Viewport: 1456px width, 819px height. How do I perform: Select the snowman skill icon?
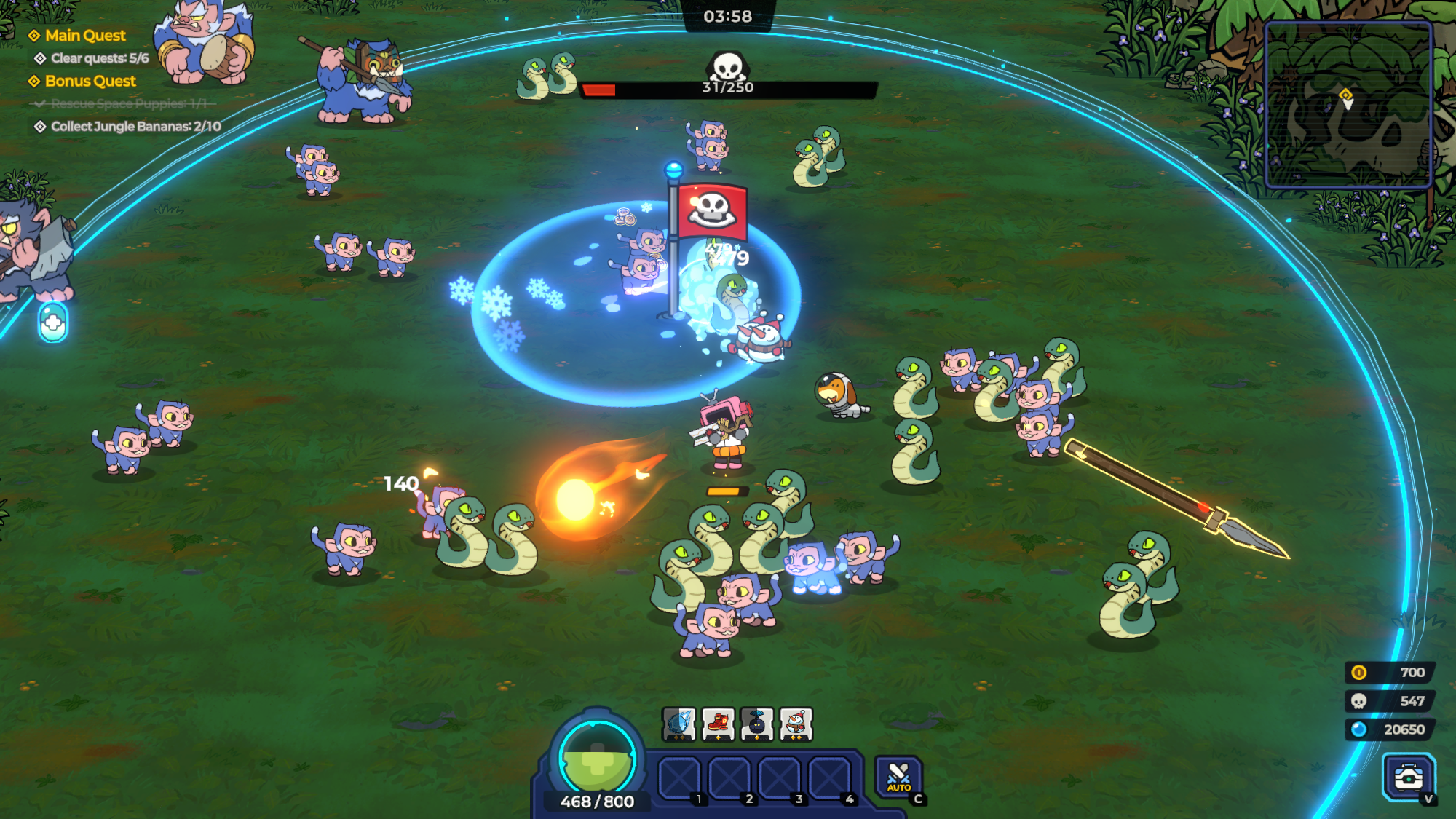point(796,724)
